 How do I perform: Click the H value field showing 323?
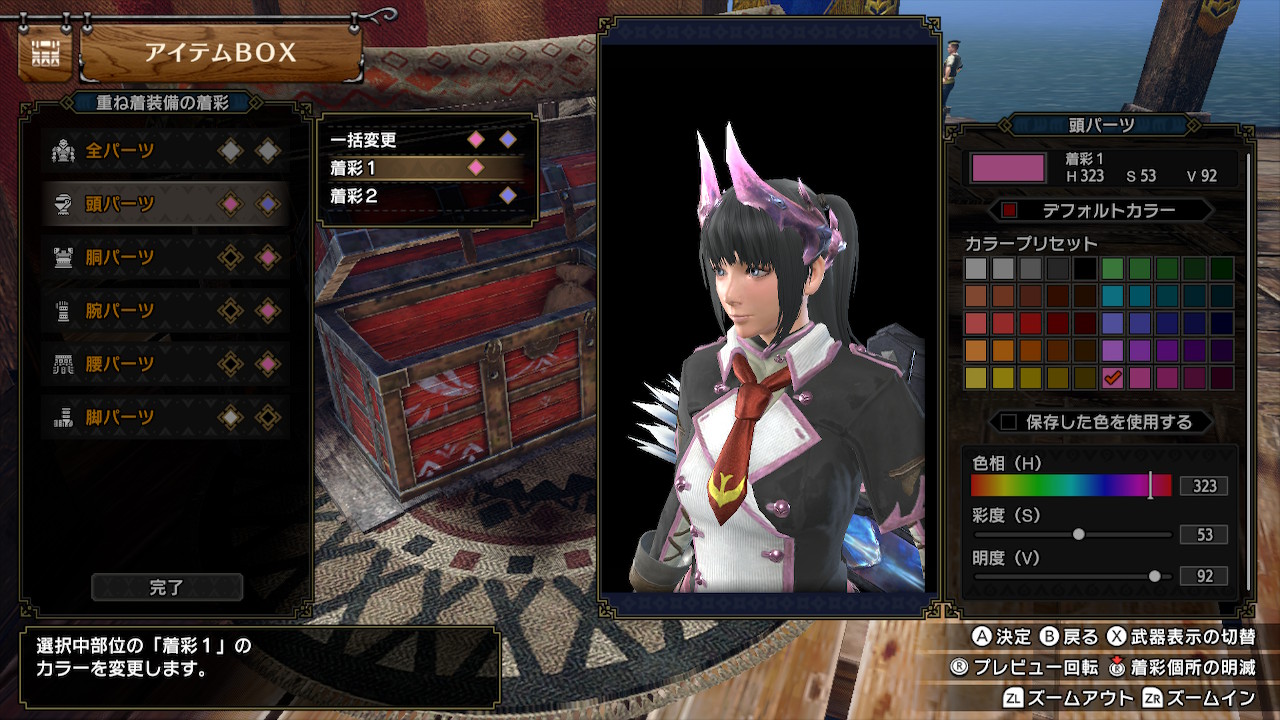(x=1205, y=487)
